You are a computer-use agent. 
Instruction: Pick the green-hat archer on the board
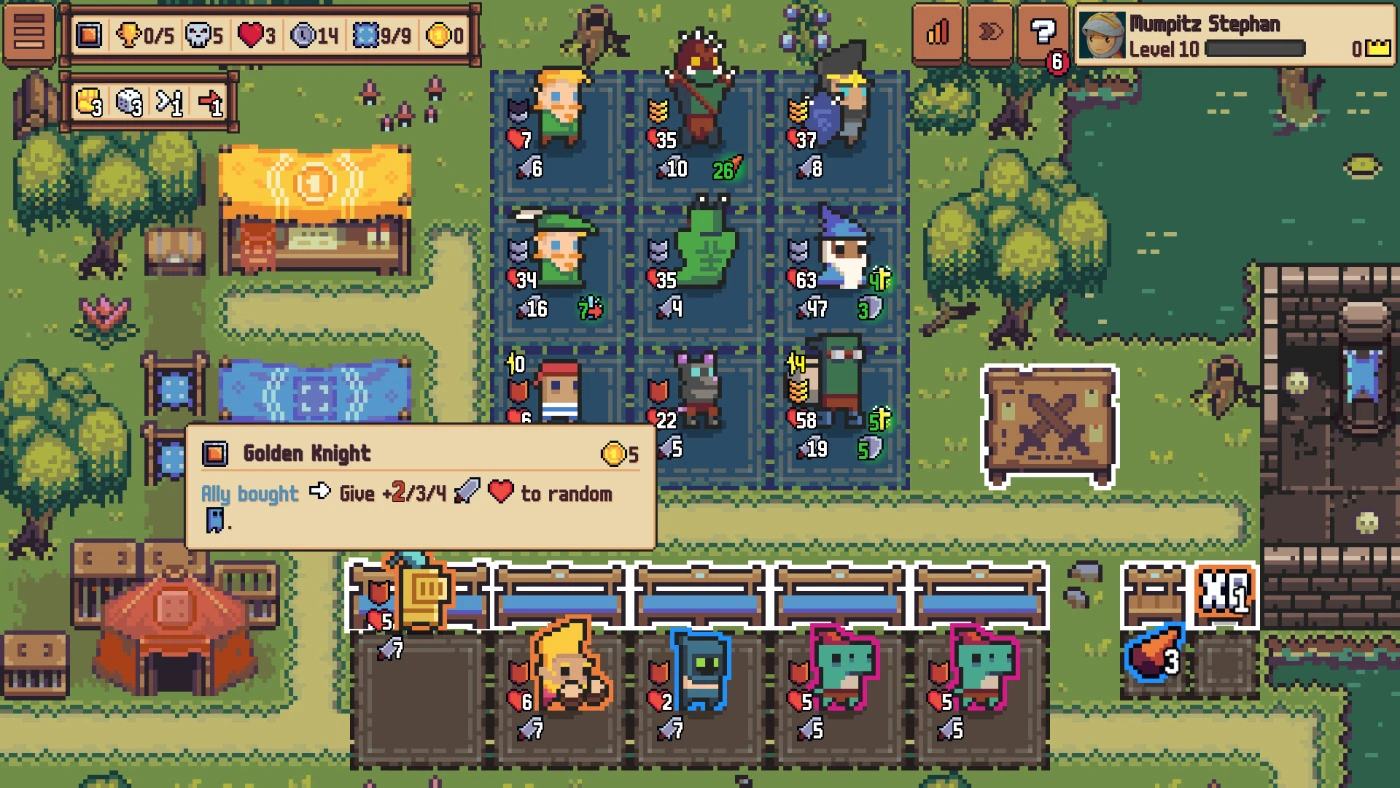[x=560, y=250]
